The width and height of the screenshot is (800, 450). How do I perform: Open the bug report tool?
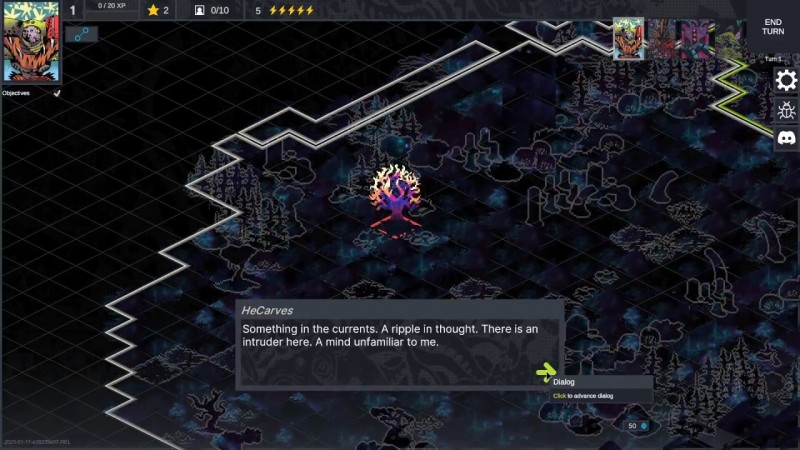(x=786, y=110)
